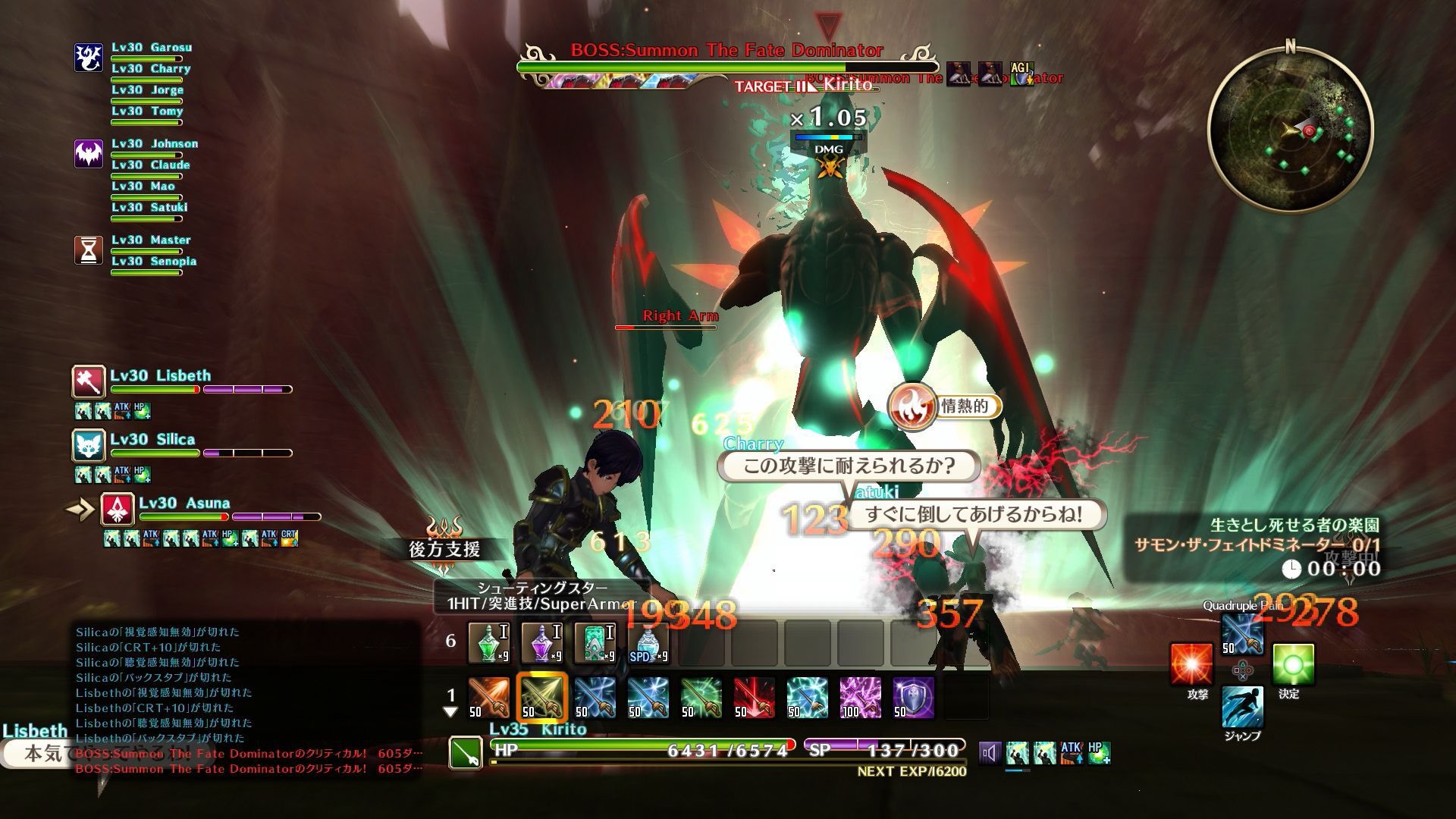Trigger the highlighted yellow Shooting Star skill
1456x819 pixels.
pyautogui.click(x=542, y=697)
